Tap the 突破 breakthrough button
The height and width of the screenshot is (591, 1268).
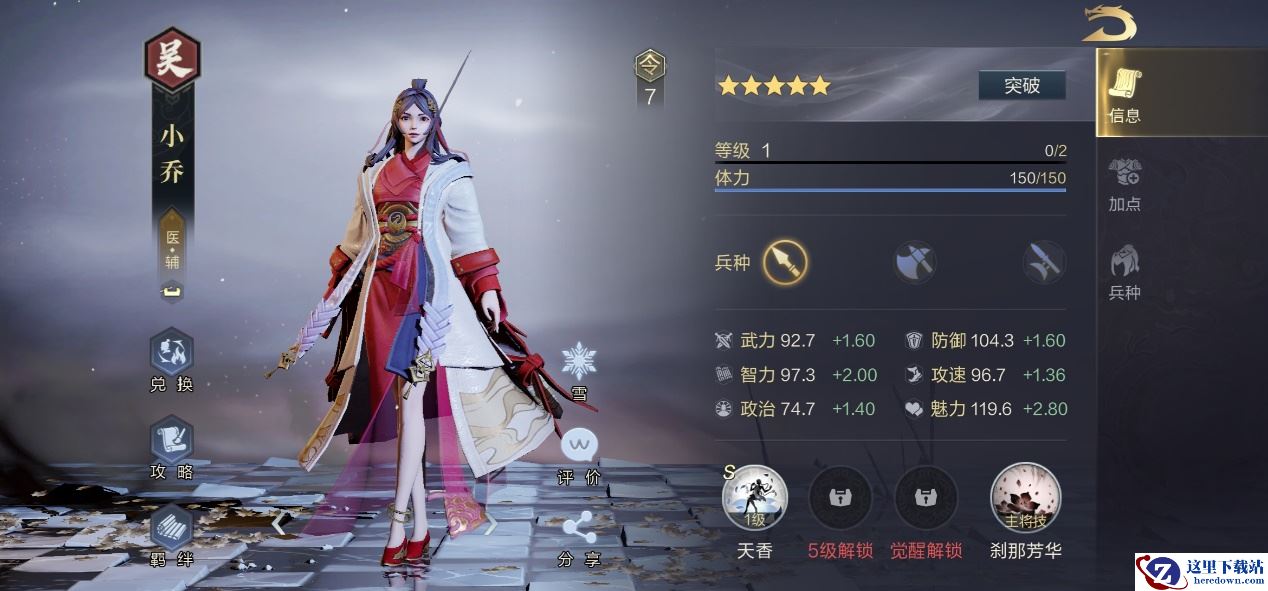pyautogui.click(x=1021, y=86)
